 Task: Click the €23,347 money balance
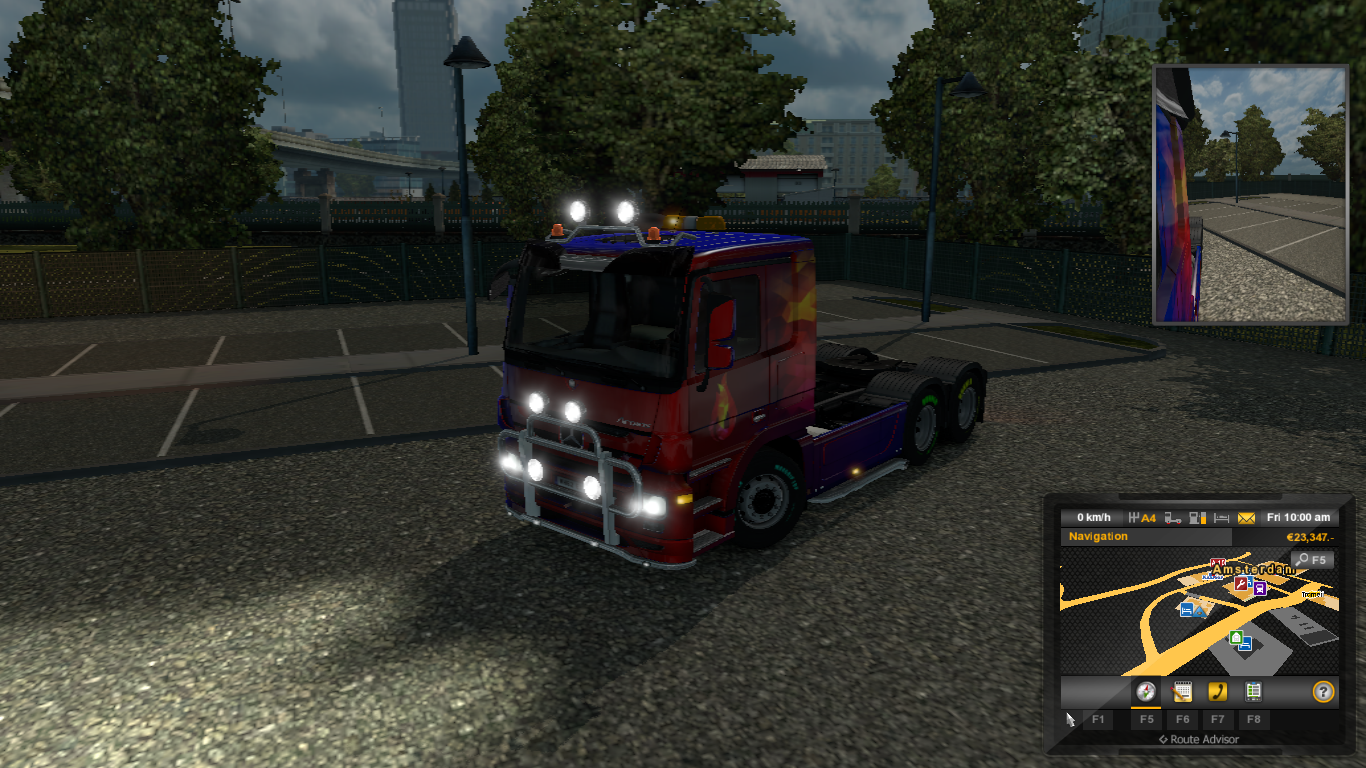click(x=1311, y=537)
